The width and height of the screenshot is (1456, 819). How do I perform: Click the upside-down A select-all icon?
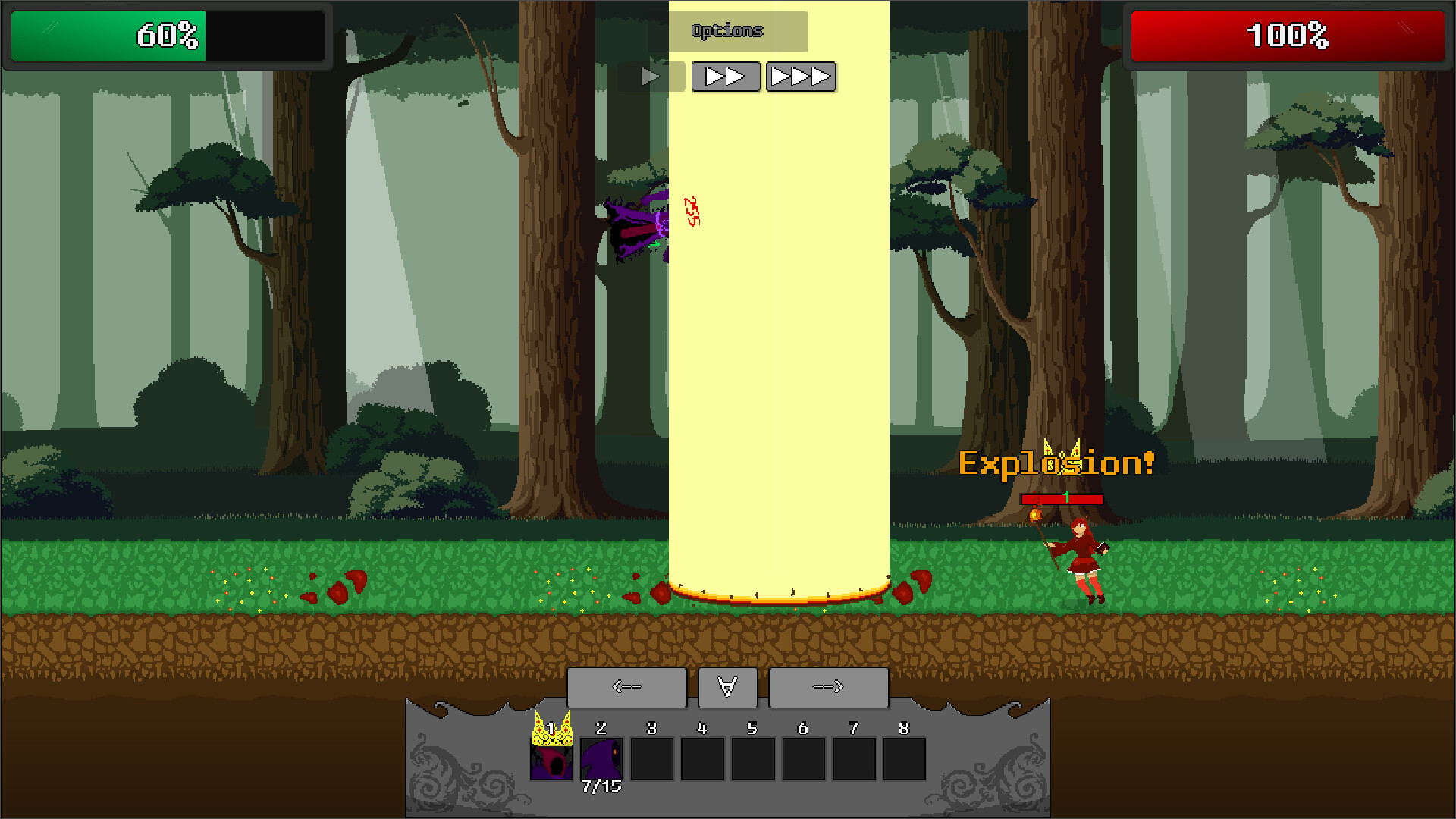(x=727, y=686)
